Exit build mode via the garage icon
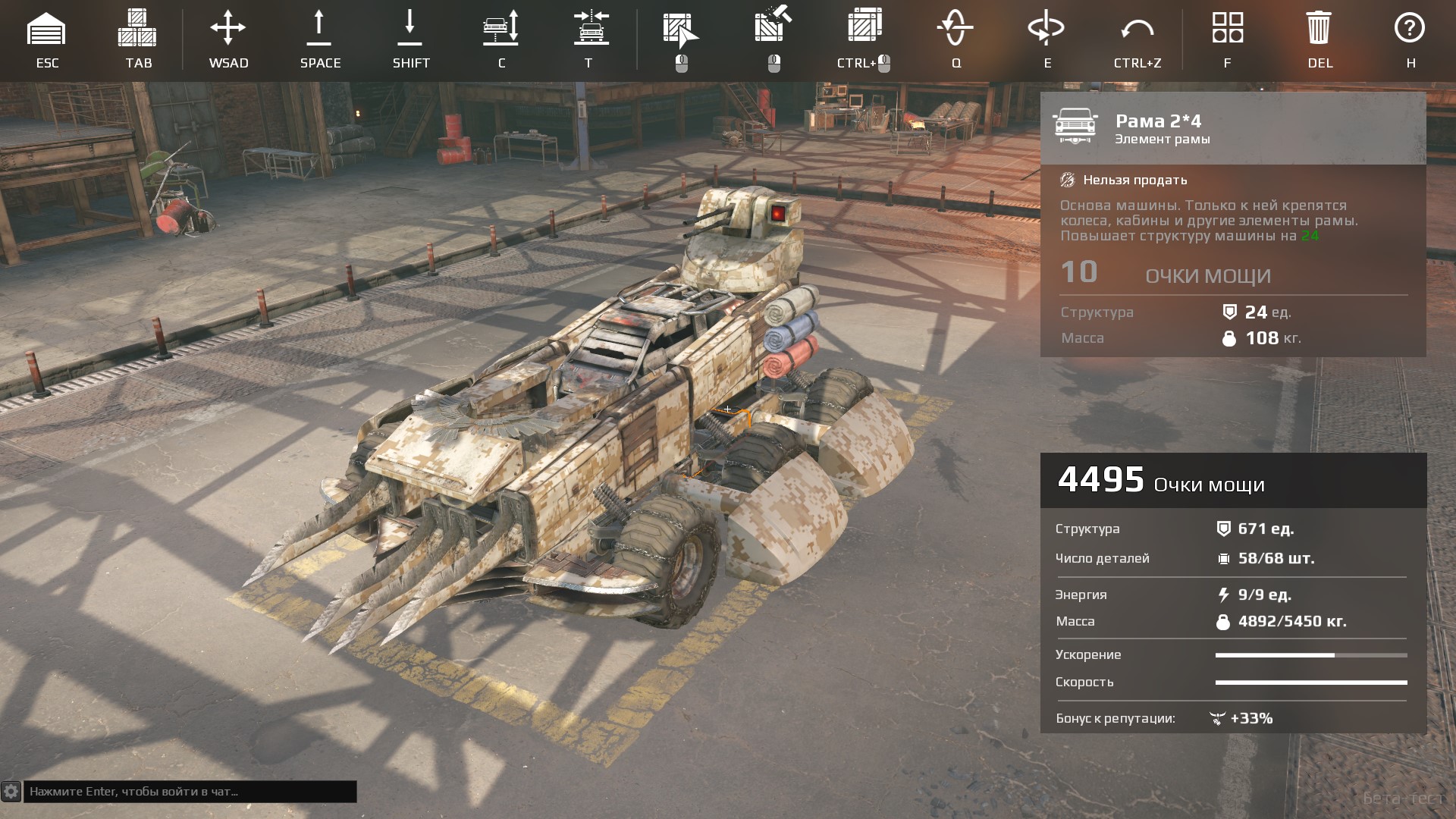 (46, 30)
